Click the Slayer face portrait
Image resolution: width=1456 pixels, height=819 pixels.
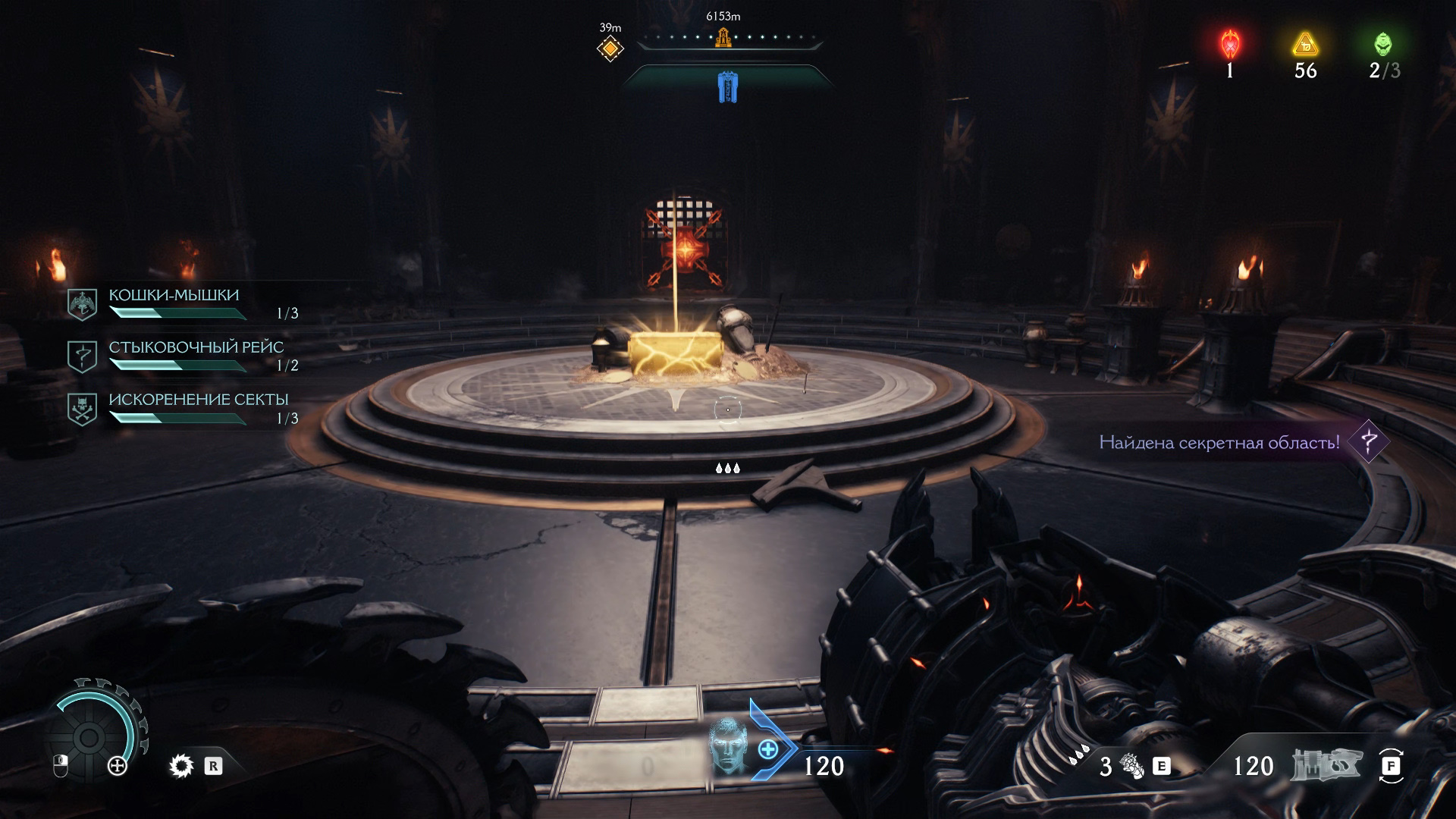(728, 745)
